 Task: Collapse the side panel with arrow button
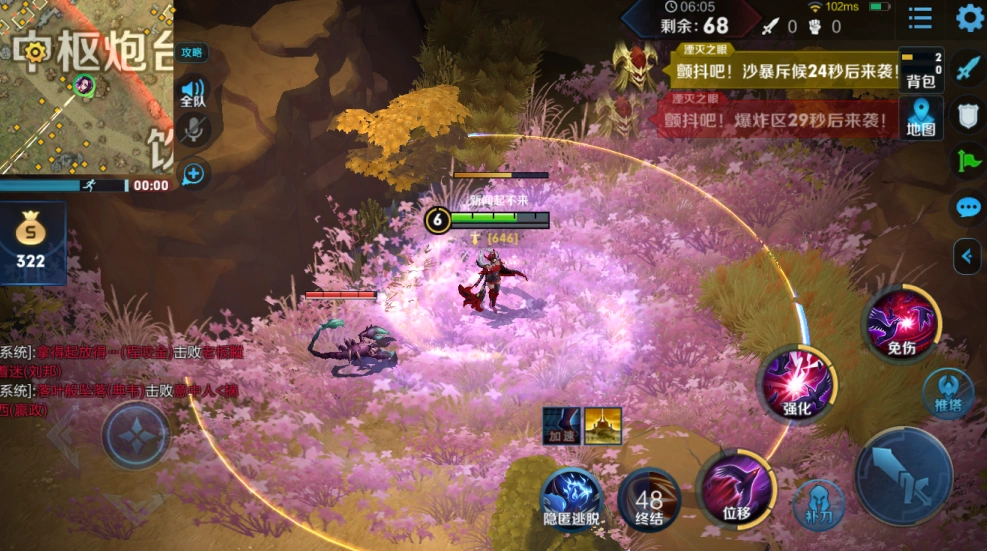click(967, 256)
